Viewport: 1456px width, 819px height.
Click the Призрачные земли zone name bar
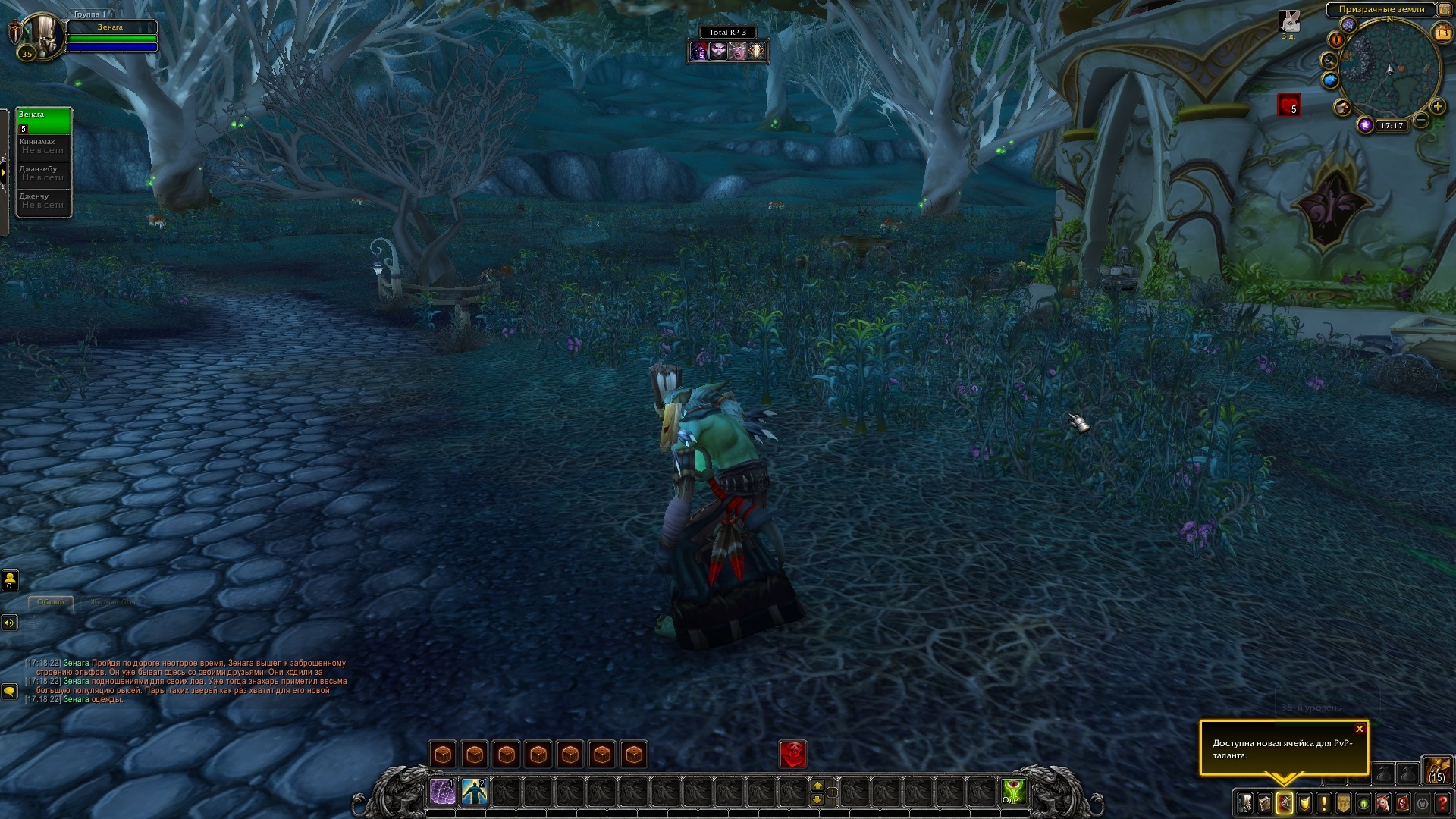click(x=1381, y=10)
